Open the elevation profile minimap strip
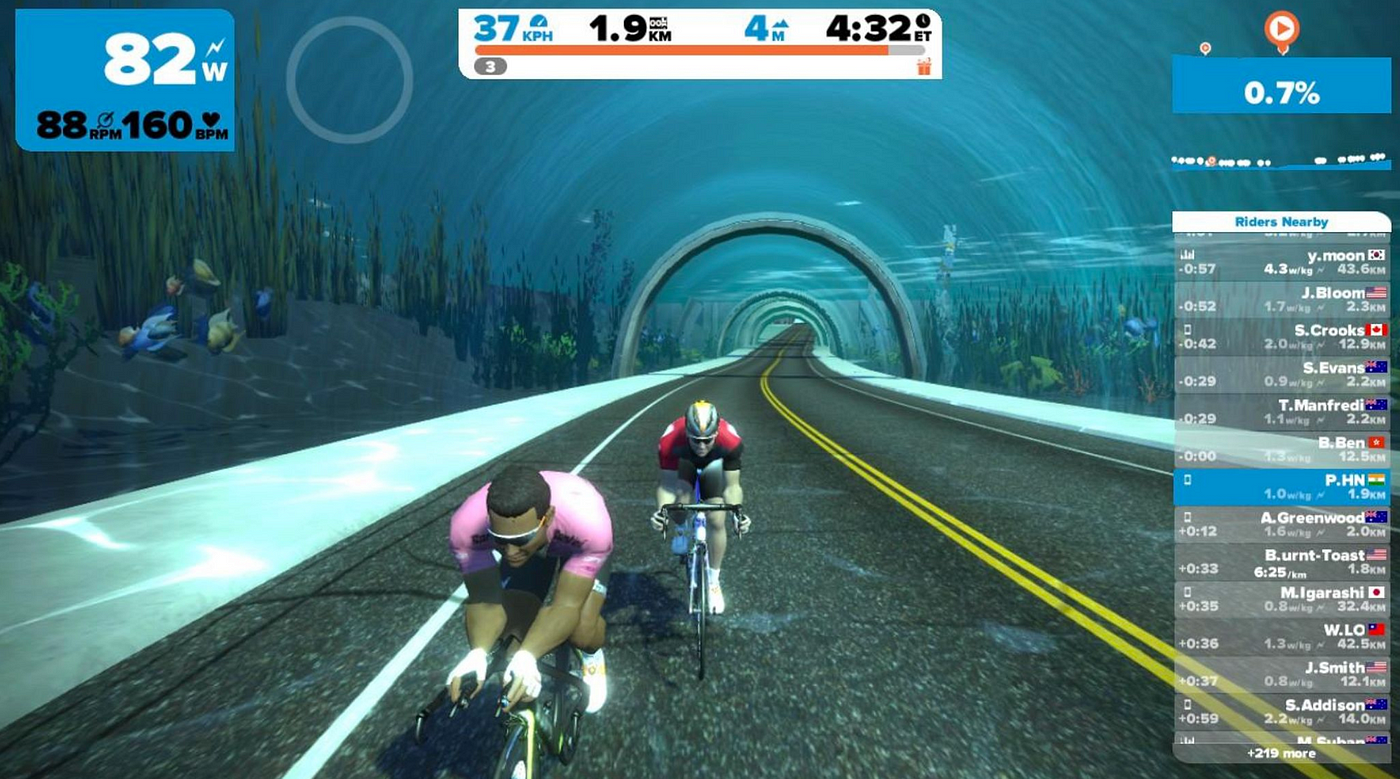This screenshot has height=779, width=1400. (x=1281, y=160)
